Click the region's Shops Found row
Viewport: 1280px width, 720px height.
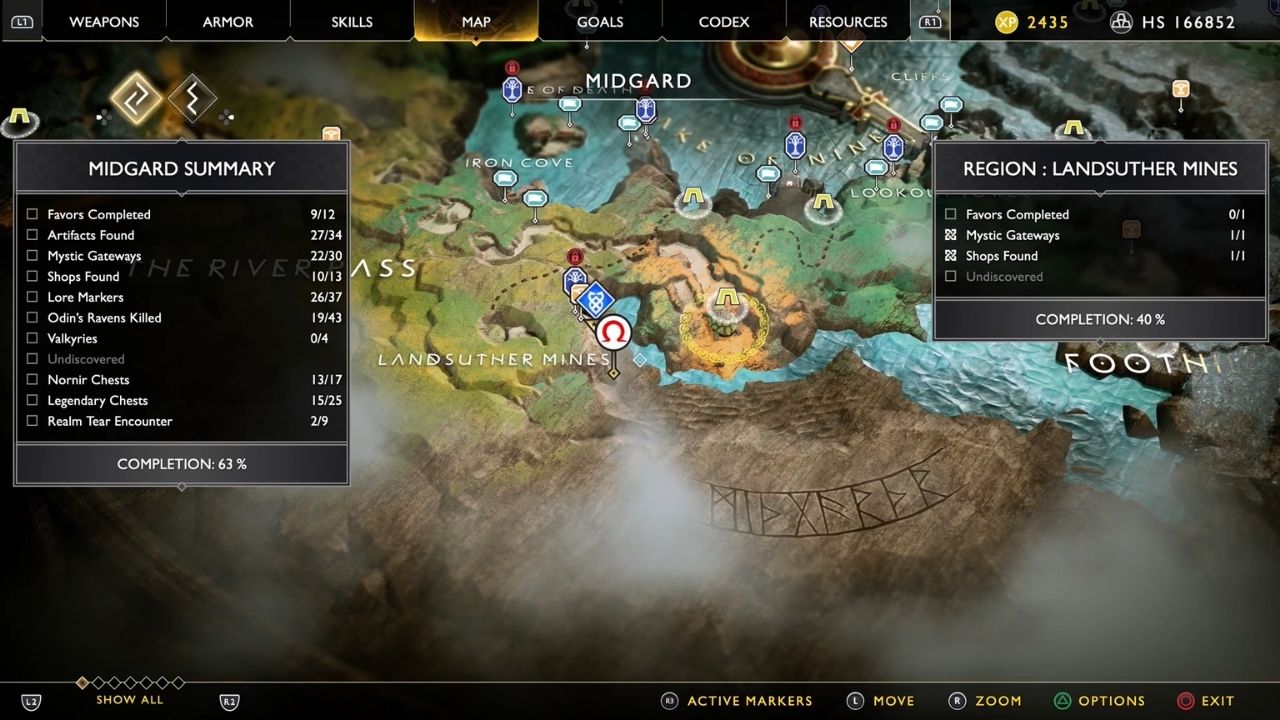coord(1098,256)
